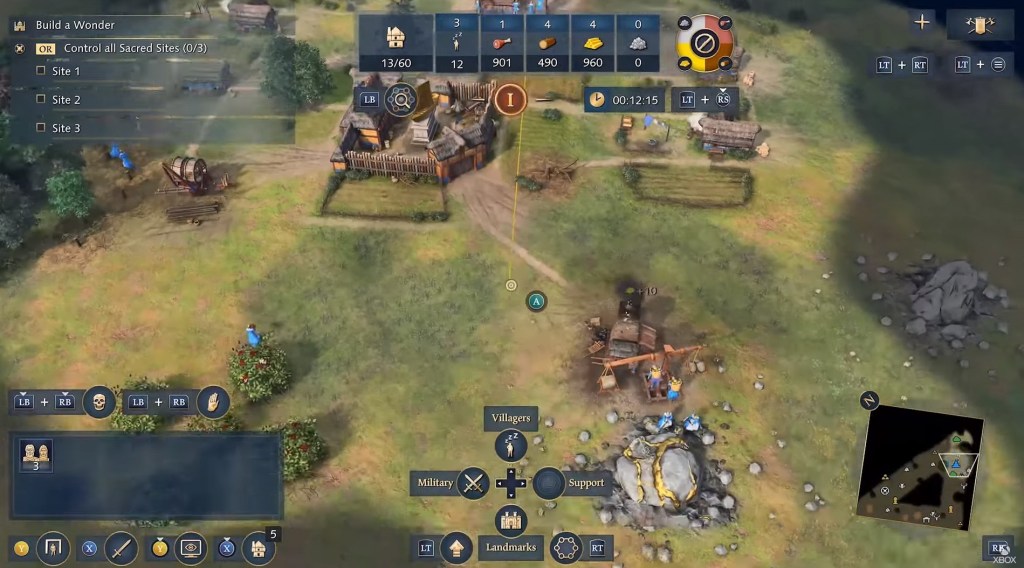Select the circular formation icon
The image size is (1024, 568).
(566, 548)
